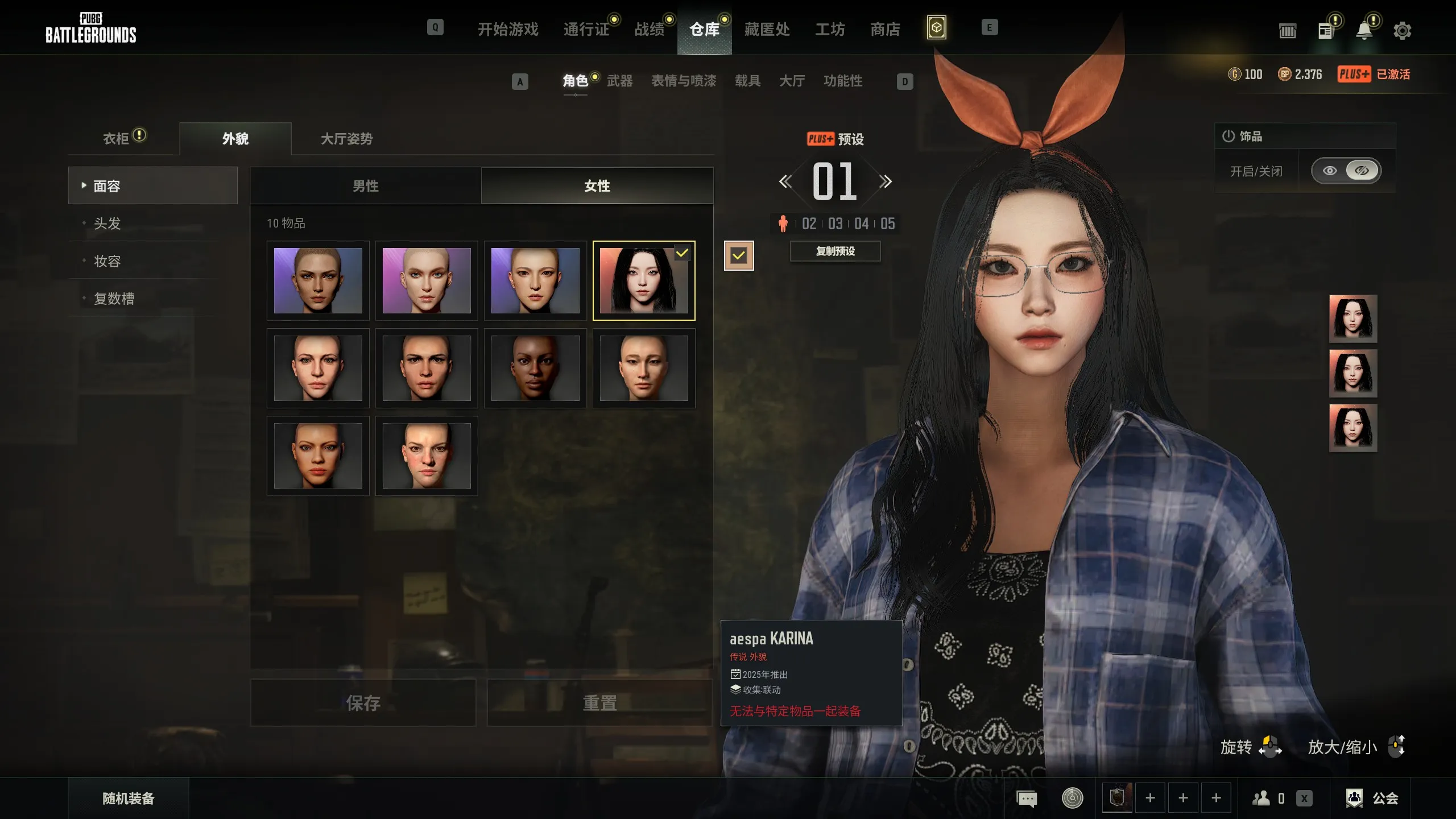Viewport: 1456px width, 819px height.
Task: Open the 公会 (Clan) panel
Action: point(1372,798)
